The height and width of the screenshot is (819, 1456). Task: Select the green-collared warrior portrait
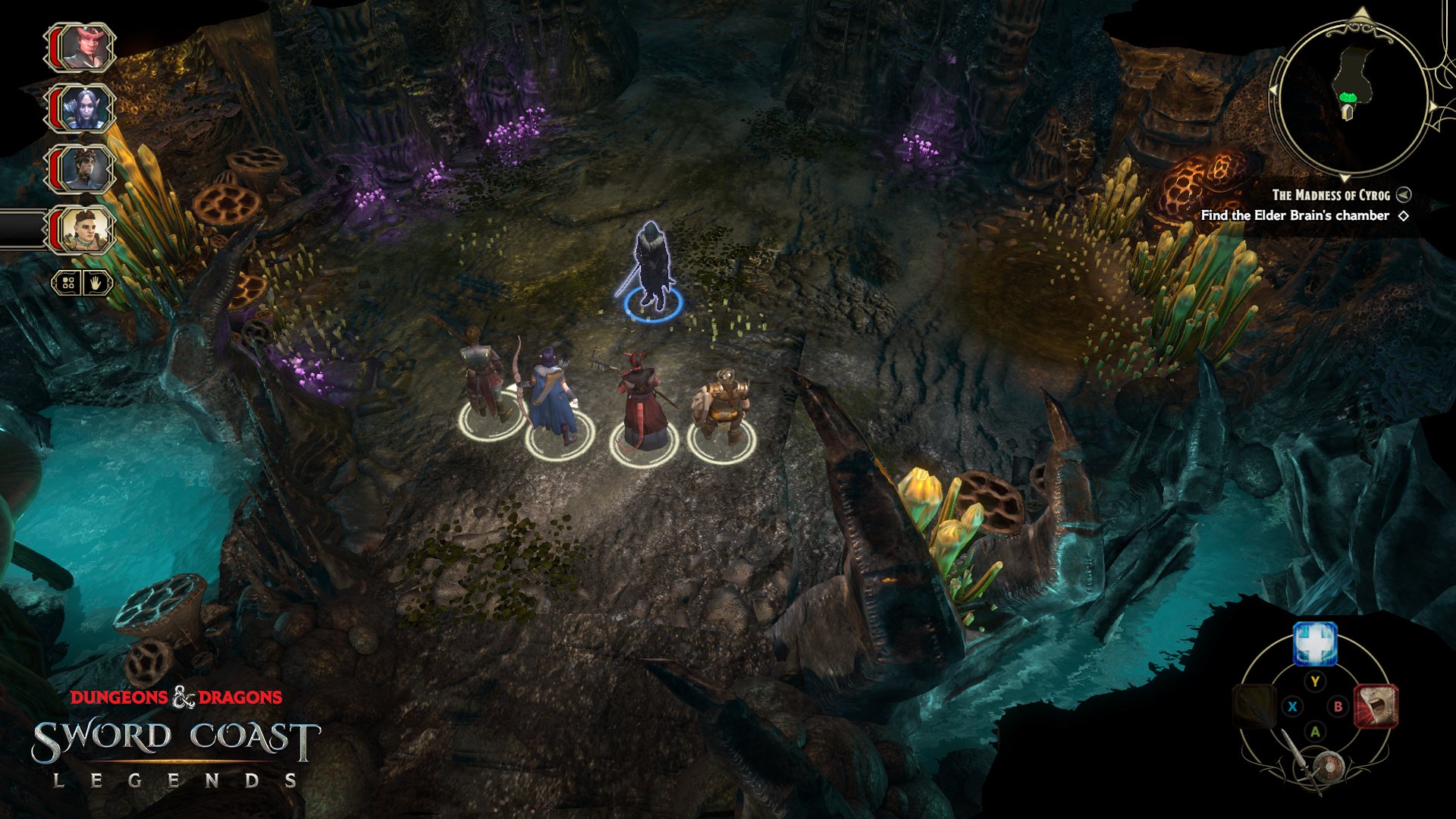click(x=82, y=230)
